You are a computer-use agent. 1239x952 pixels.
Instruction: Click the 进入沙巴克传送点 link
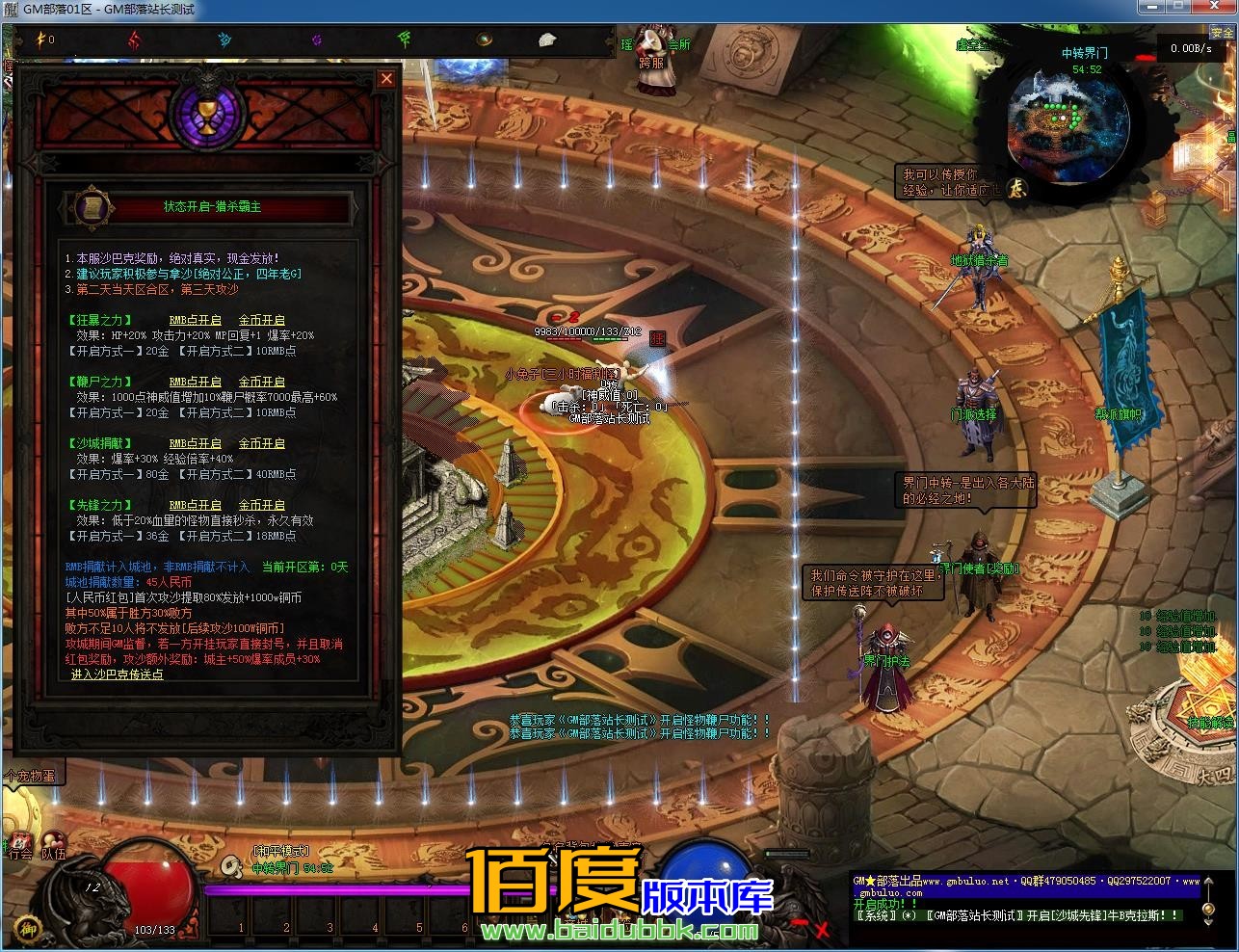(x=118, y=674)
